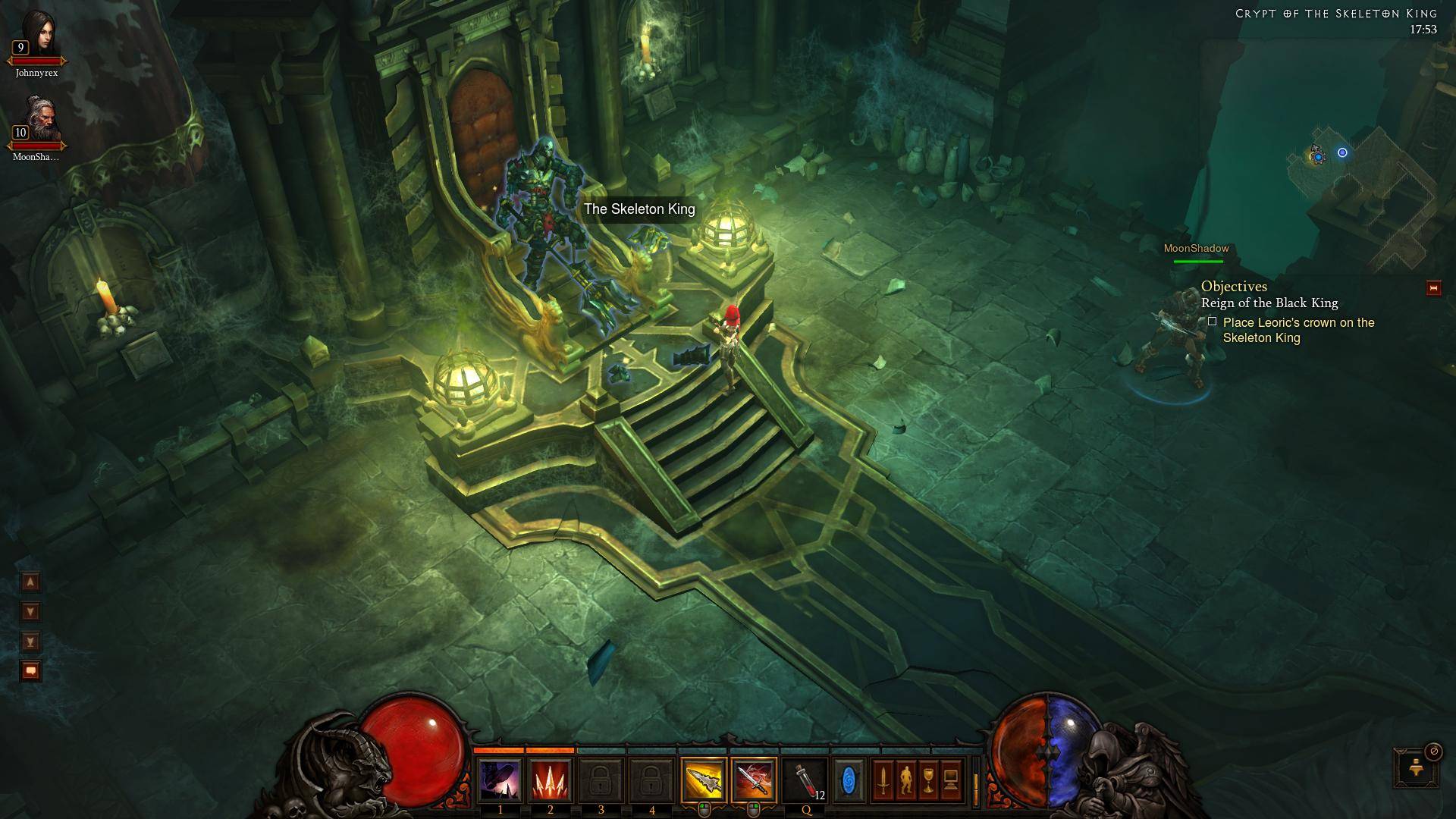
Task: Open the chalice menu button
Action: 928,780
